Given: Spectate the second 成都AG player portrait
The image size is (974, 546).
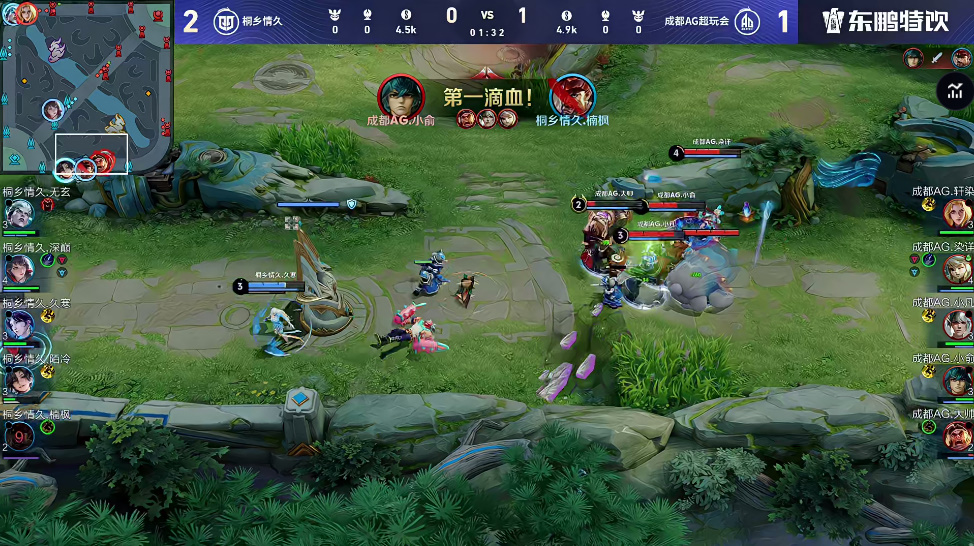Looking at the screenshot, I should [957, 268].
